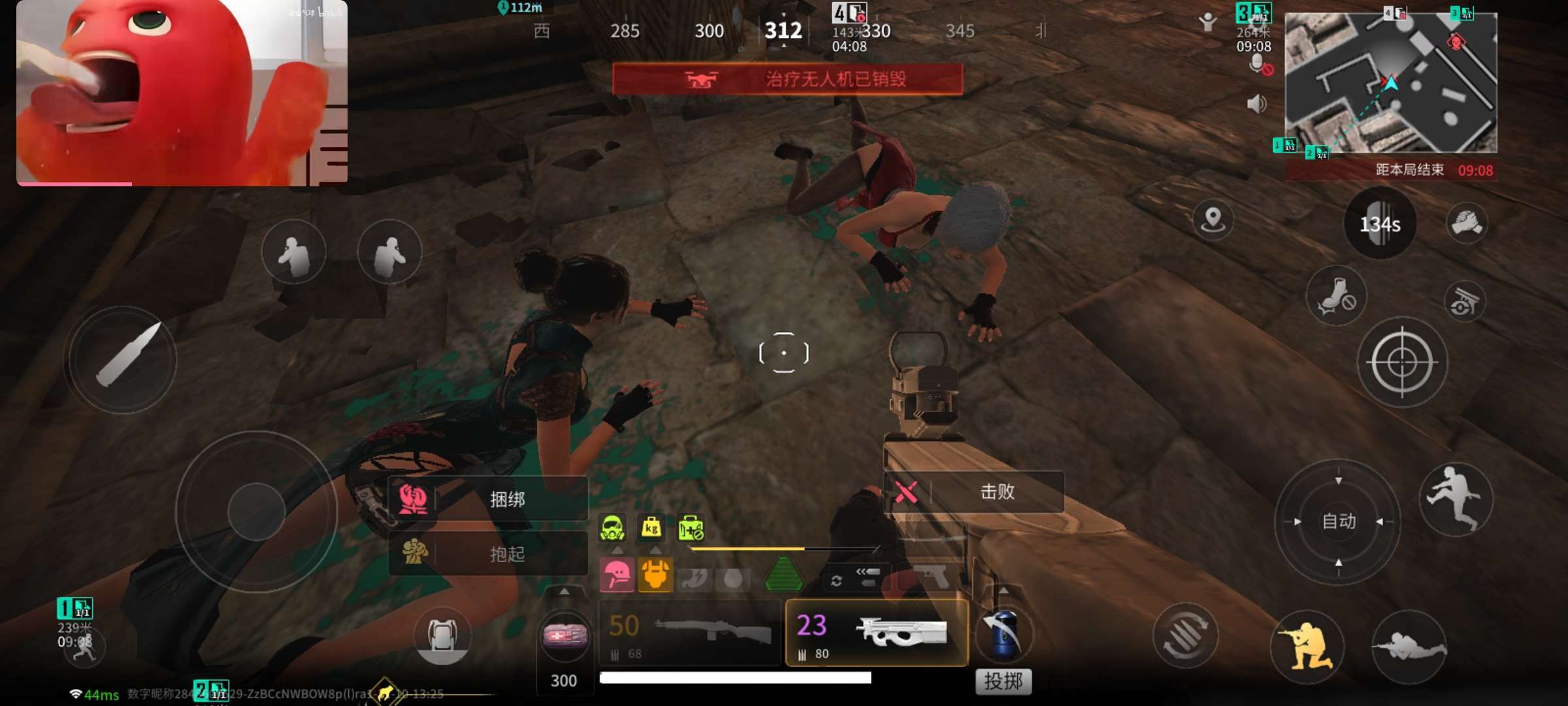Place a map marker with the pin icon
This screenshot has height=706, width=1568.
point(1213,220)
